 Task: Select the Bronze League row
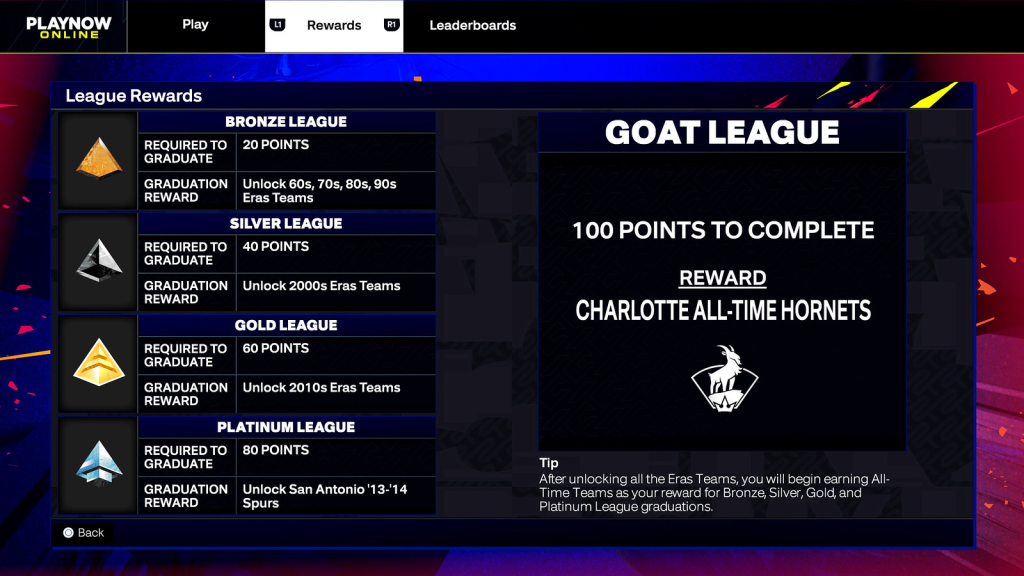tap(286, 160)
